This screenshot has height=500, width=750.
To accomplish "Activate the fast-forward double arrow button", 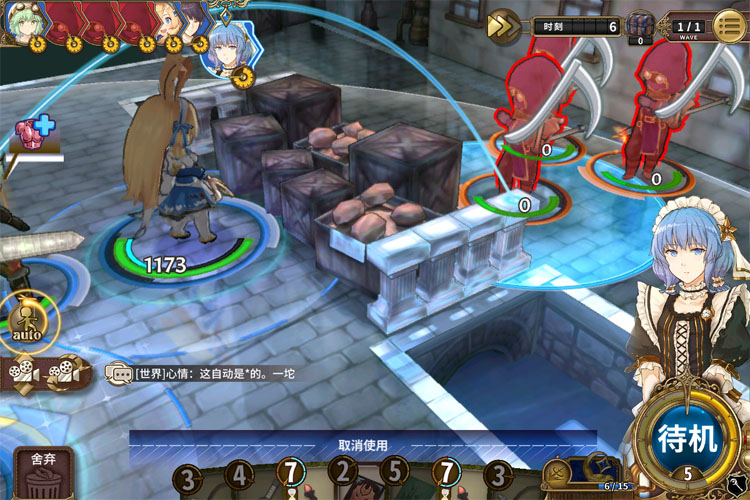I will [x=503, y=26].
